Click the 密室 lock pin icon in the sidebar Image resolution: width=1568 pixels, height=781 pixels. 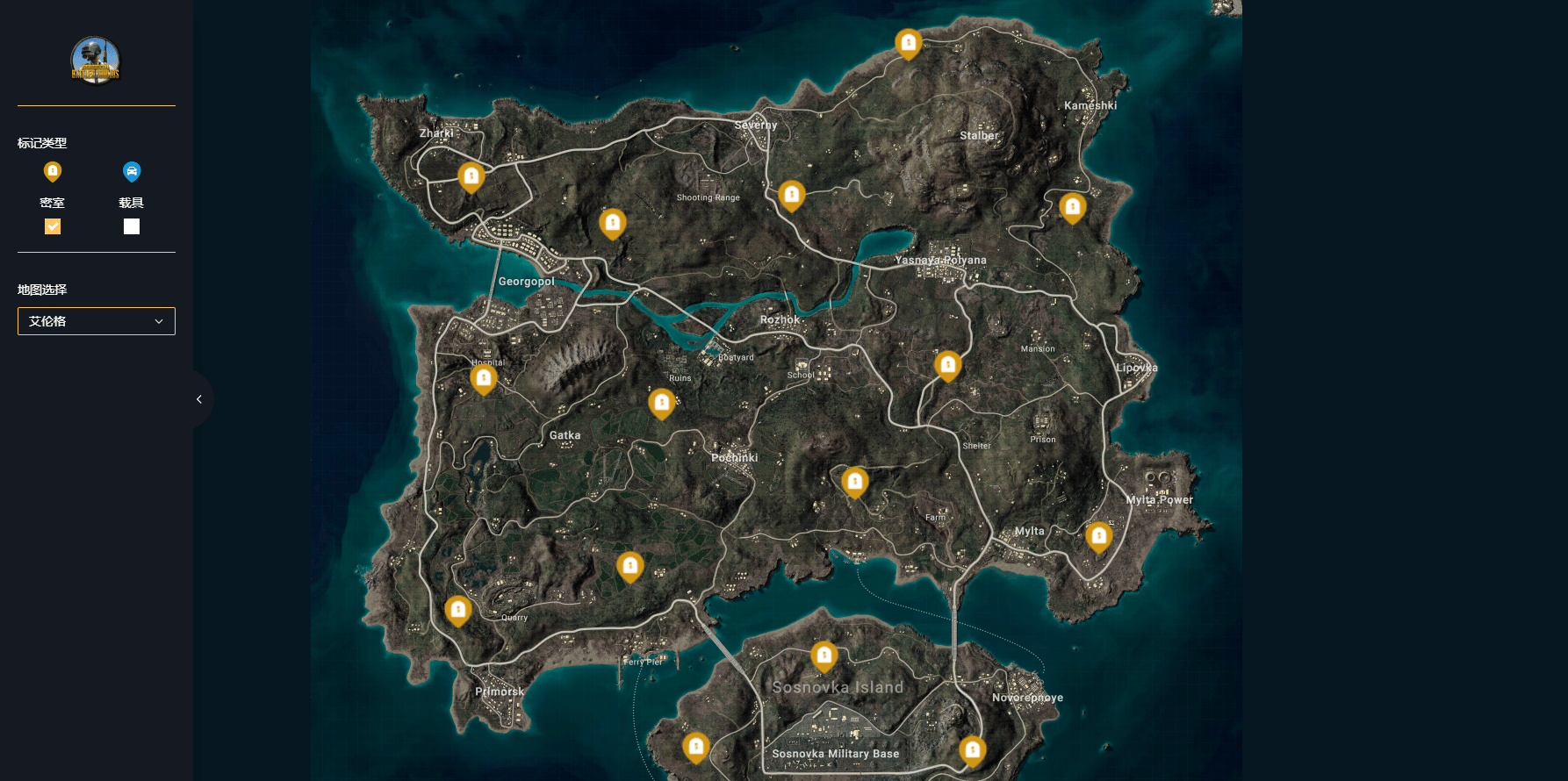[53, 172]
